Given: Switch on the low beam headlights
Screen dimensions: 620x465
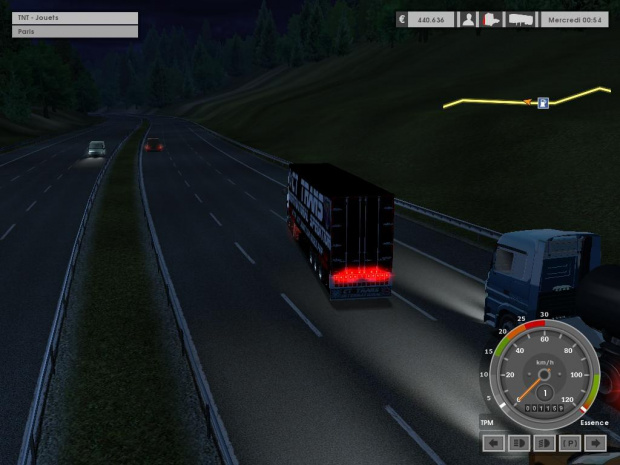Looking at the screenshot, I should pyautogui.click(x=545, y=442).
